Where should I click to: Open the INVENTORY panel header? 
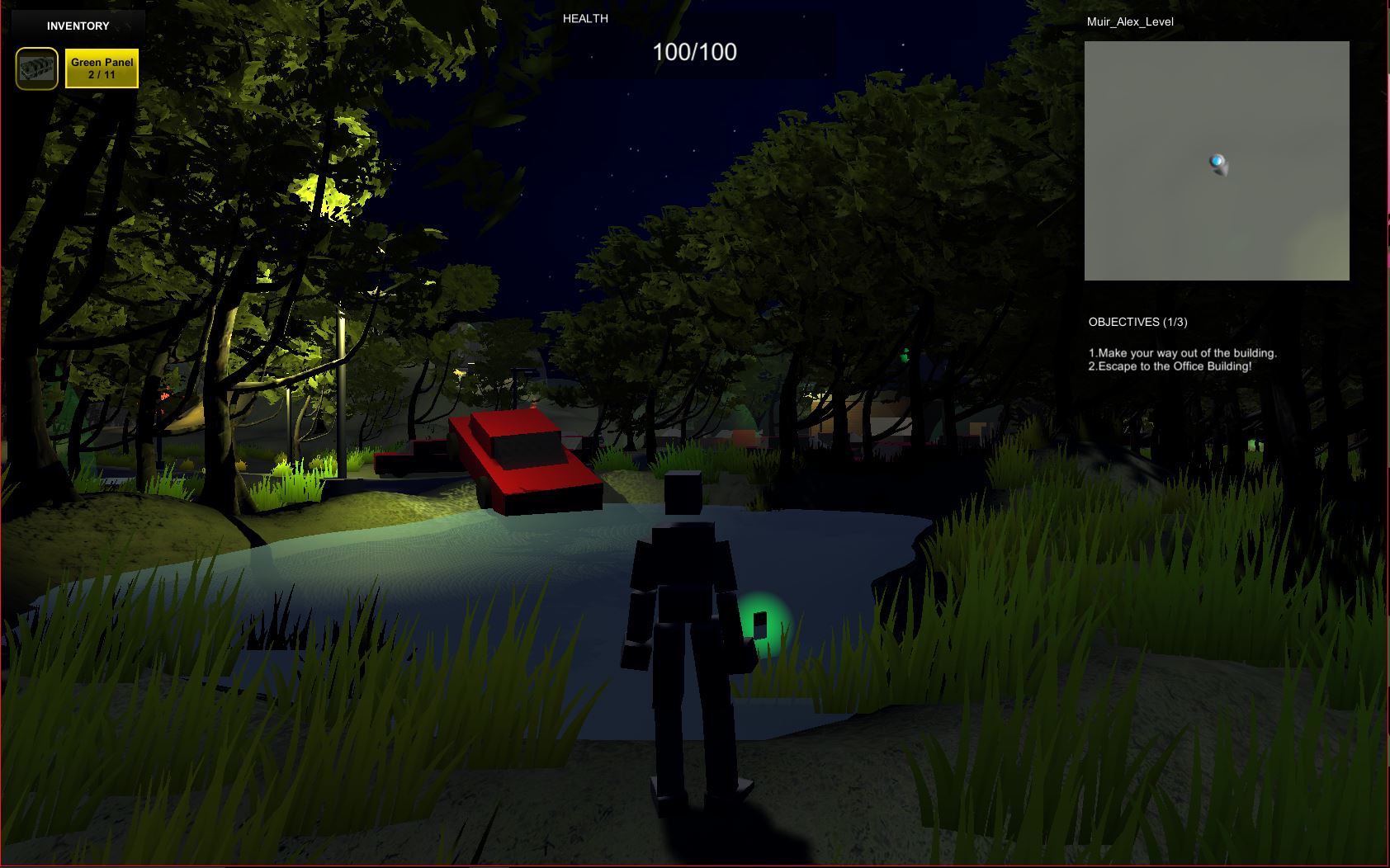click(x=78, y=25)
